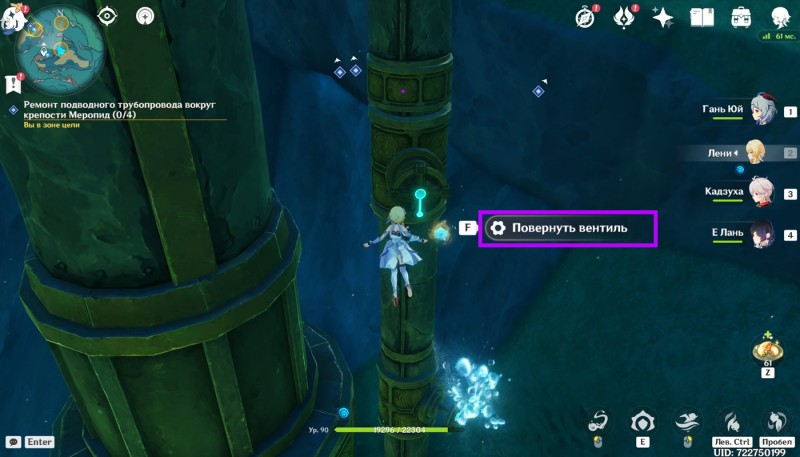Open the Events compass icon

(x=586, y=16)
